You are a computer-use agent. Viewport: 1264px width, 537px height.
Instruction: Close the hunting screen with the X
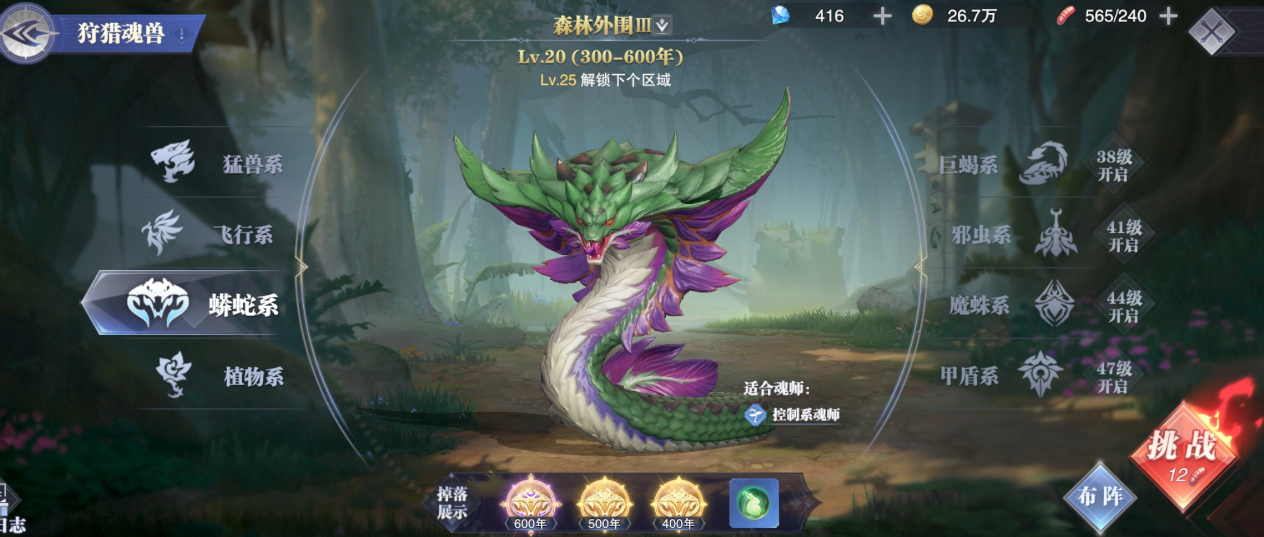pyautogui.click(x=1212, y=33)
